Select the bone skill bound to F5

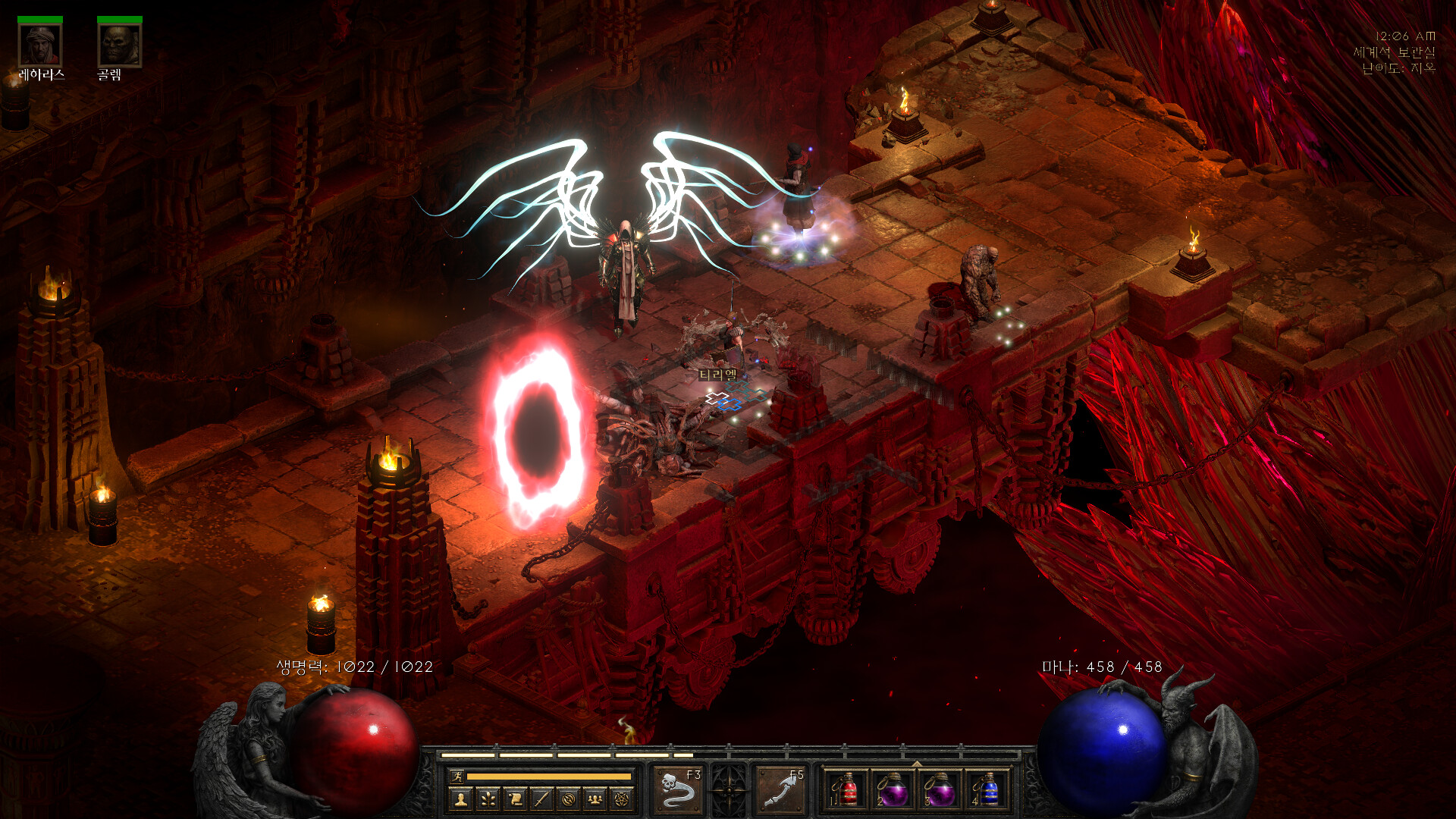click(781, 790)
